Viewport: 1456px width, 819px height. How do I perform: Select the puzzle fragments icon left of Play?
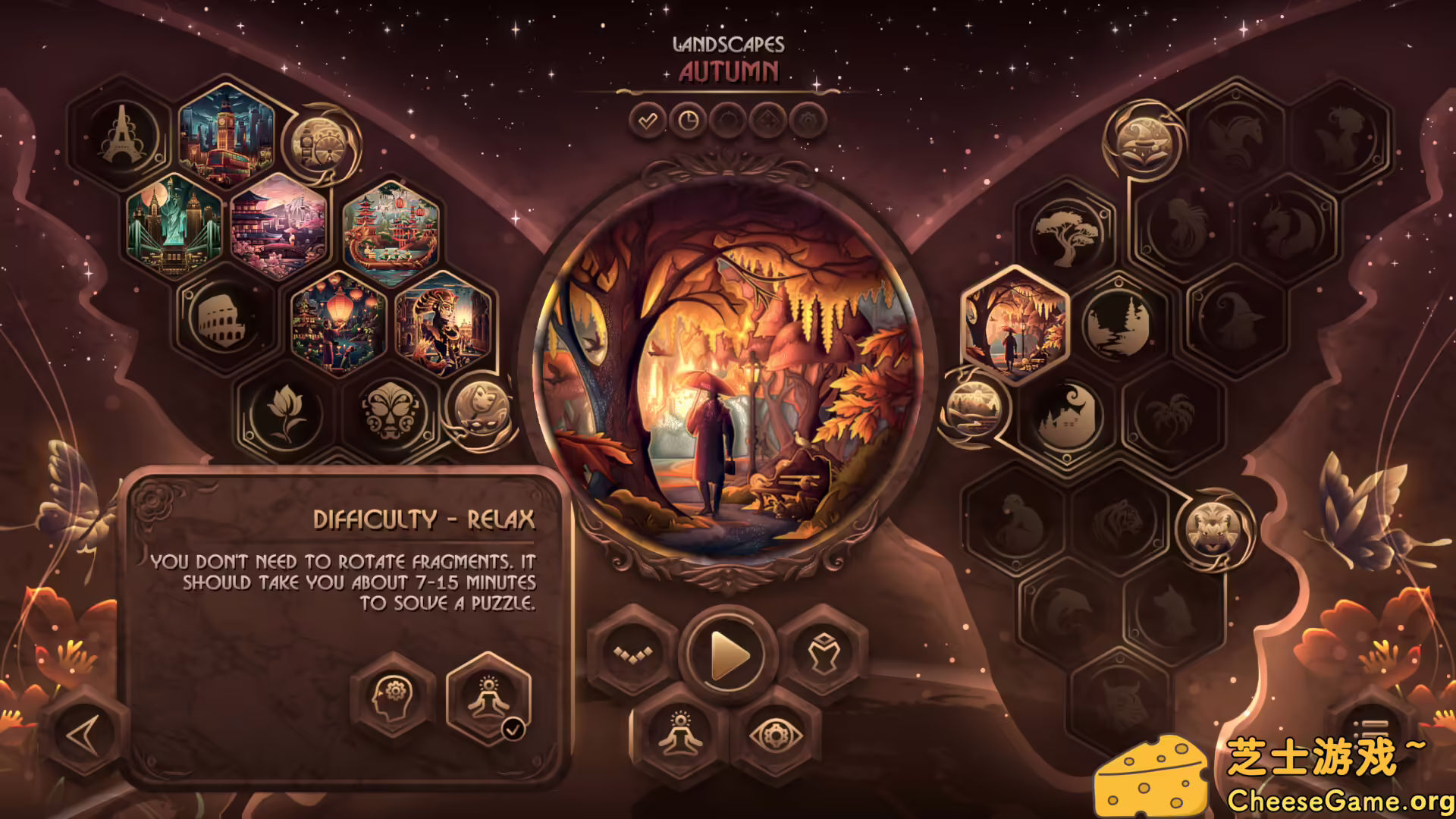pyautogui.click(x=632, y=653)
